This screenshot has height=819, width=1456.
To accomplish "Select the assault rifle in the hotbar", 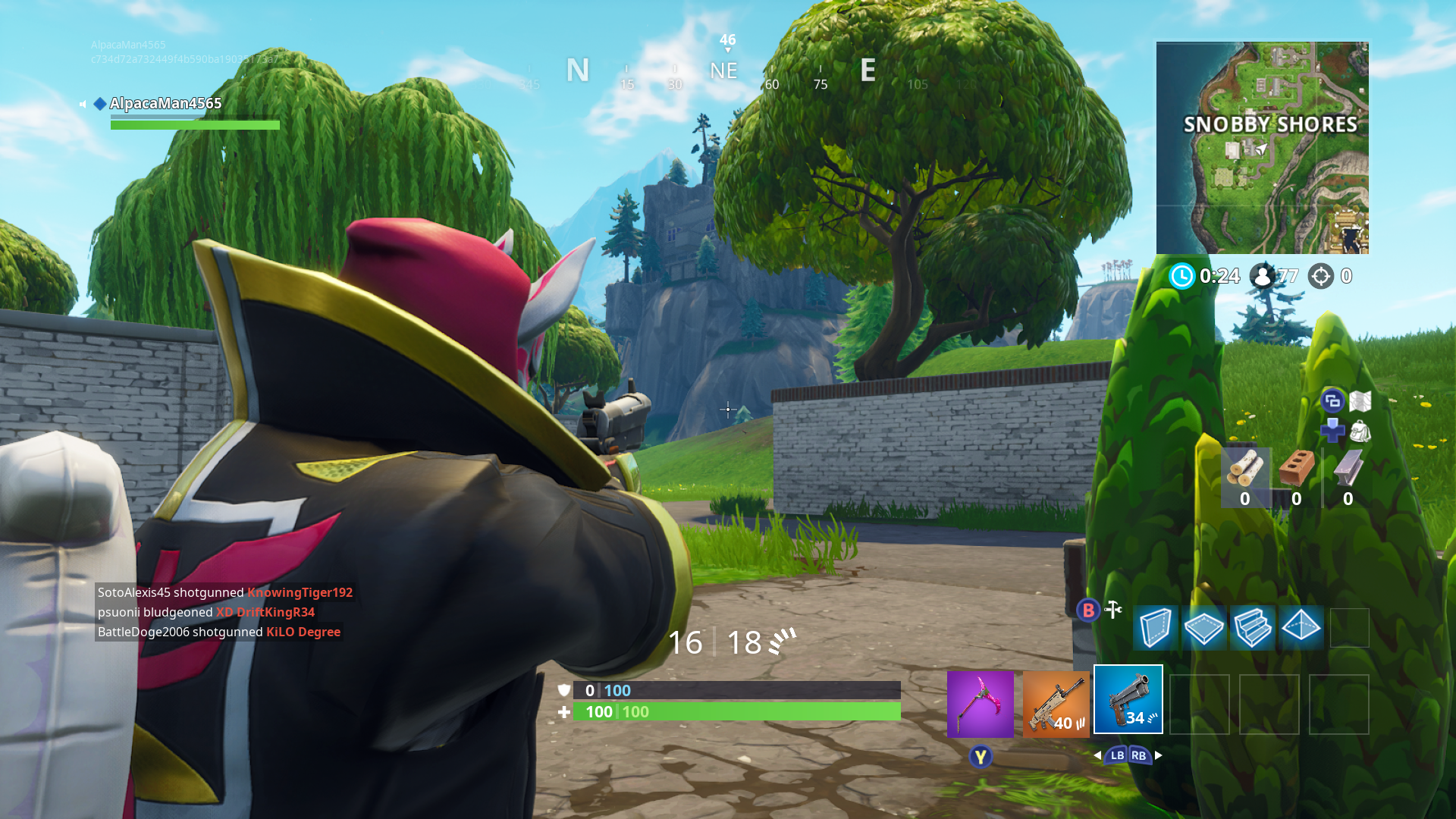I will 1056,705.
